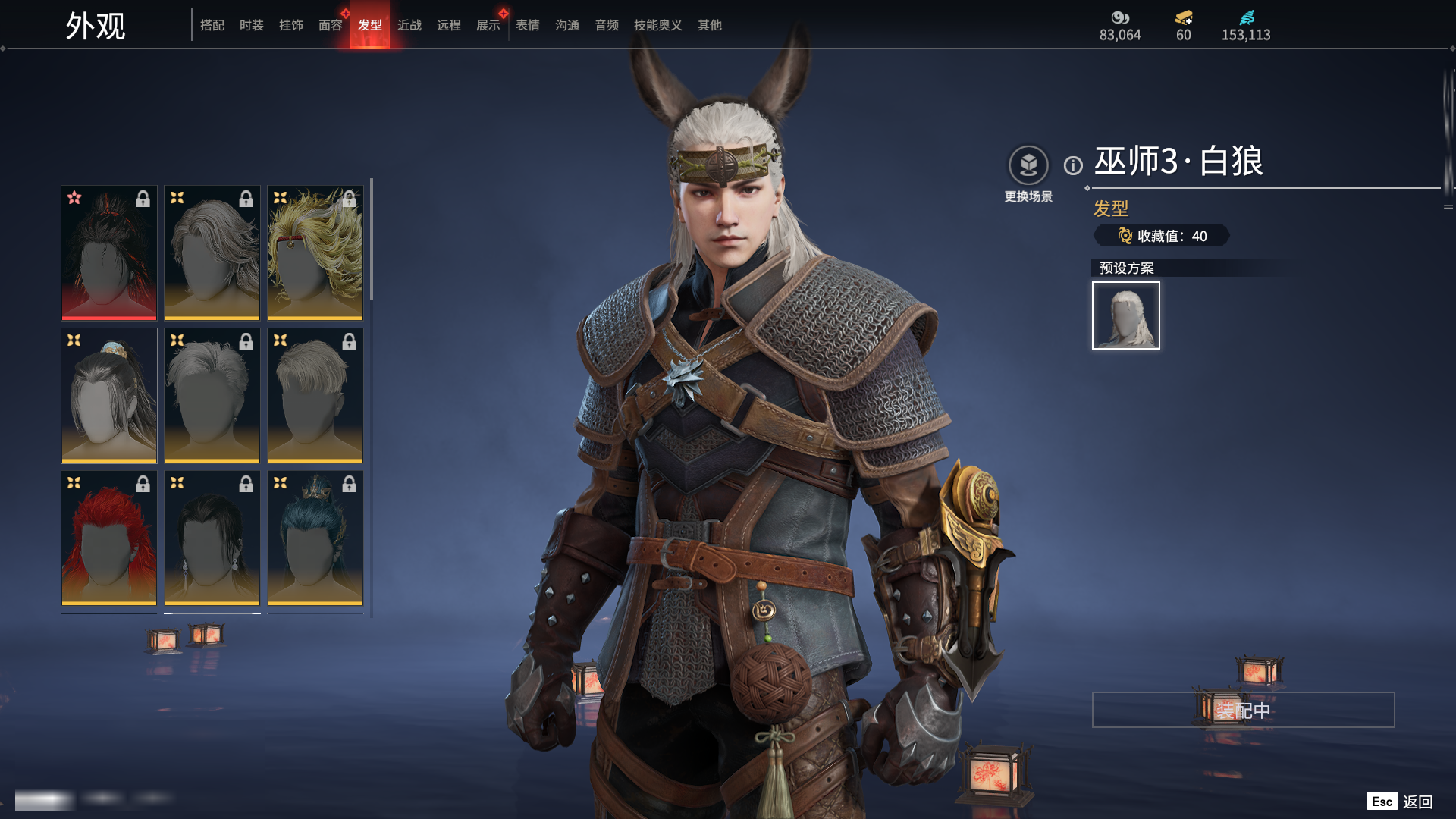This screenshot has width=1456, height=819.
Task: Select the 音频 audio tab
Action: (x=606, y=25)
